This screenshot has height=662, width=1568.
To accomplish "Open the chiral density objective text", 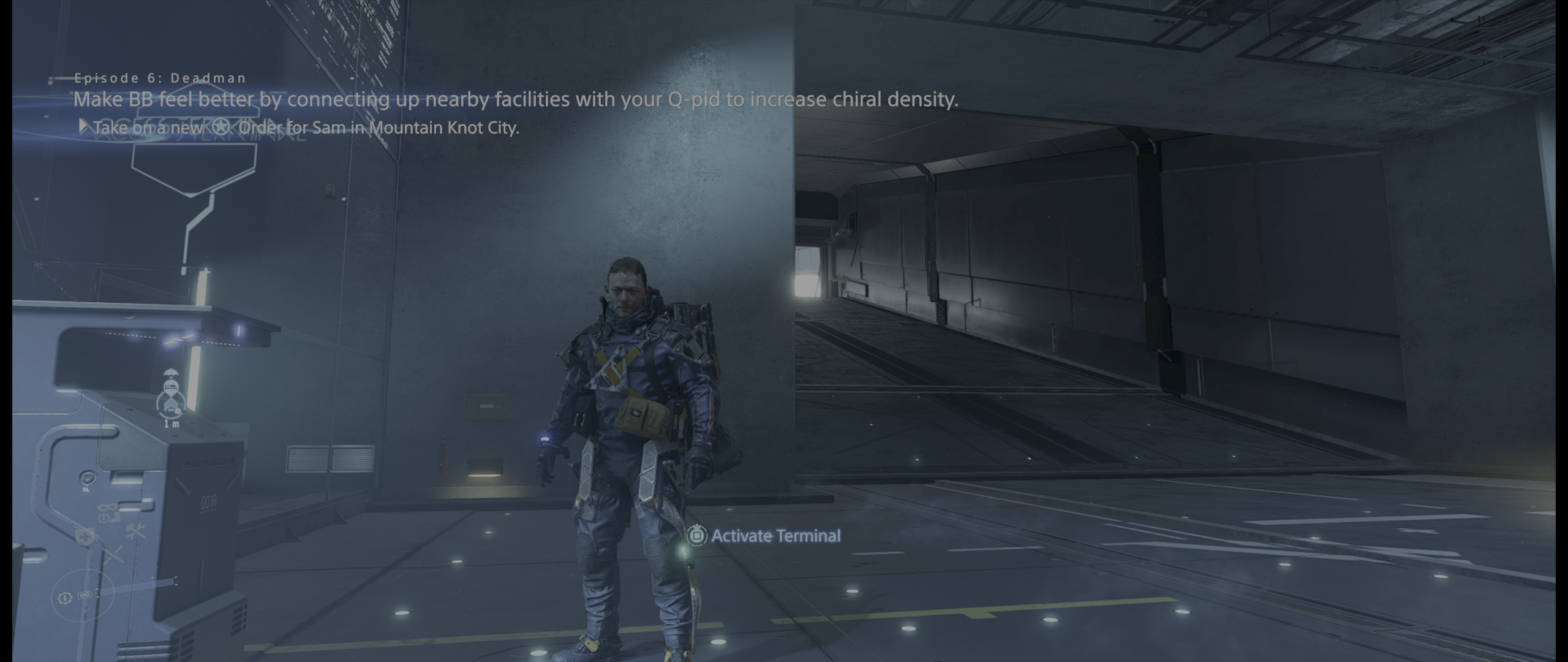I will (515, 99).
